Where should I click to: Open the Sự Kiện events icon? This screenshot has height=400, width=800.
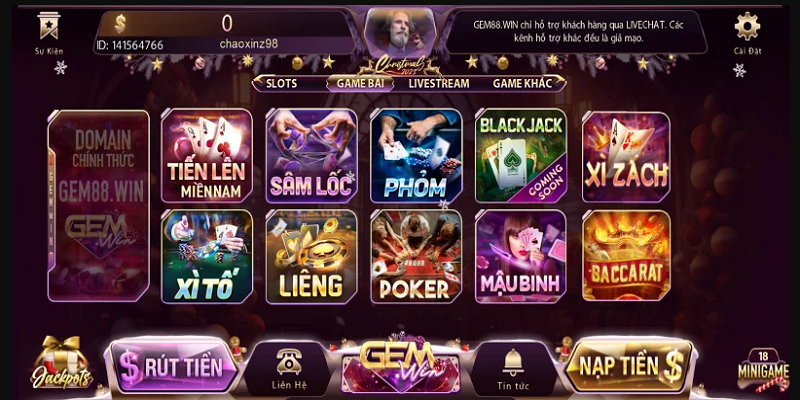(x=47, y=30)
